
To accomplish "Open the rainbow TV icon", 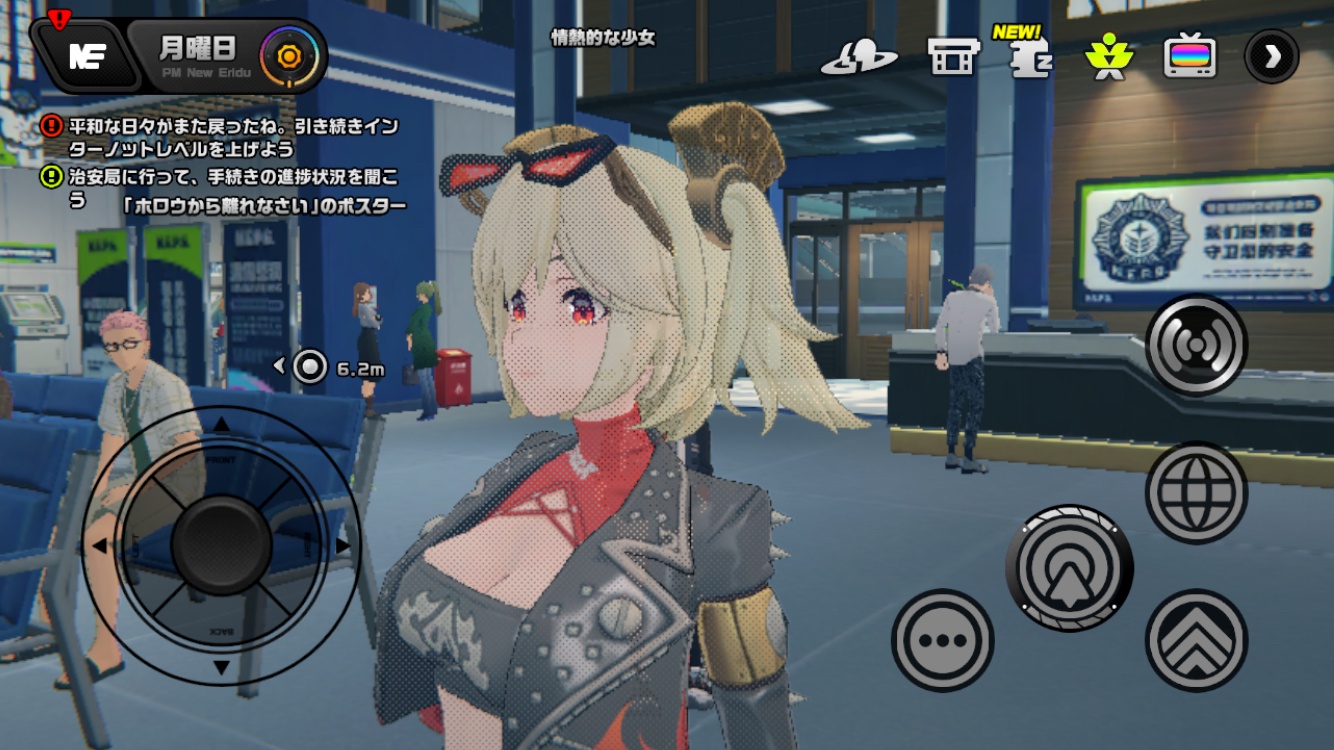I will tap(1190, 57).
